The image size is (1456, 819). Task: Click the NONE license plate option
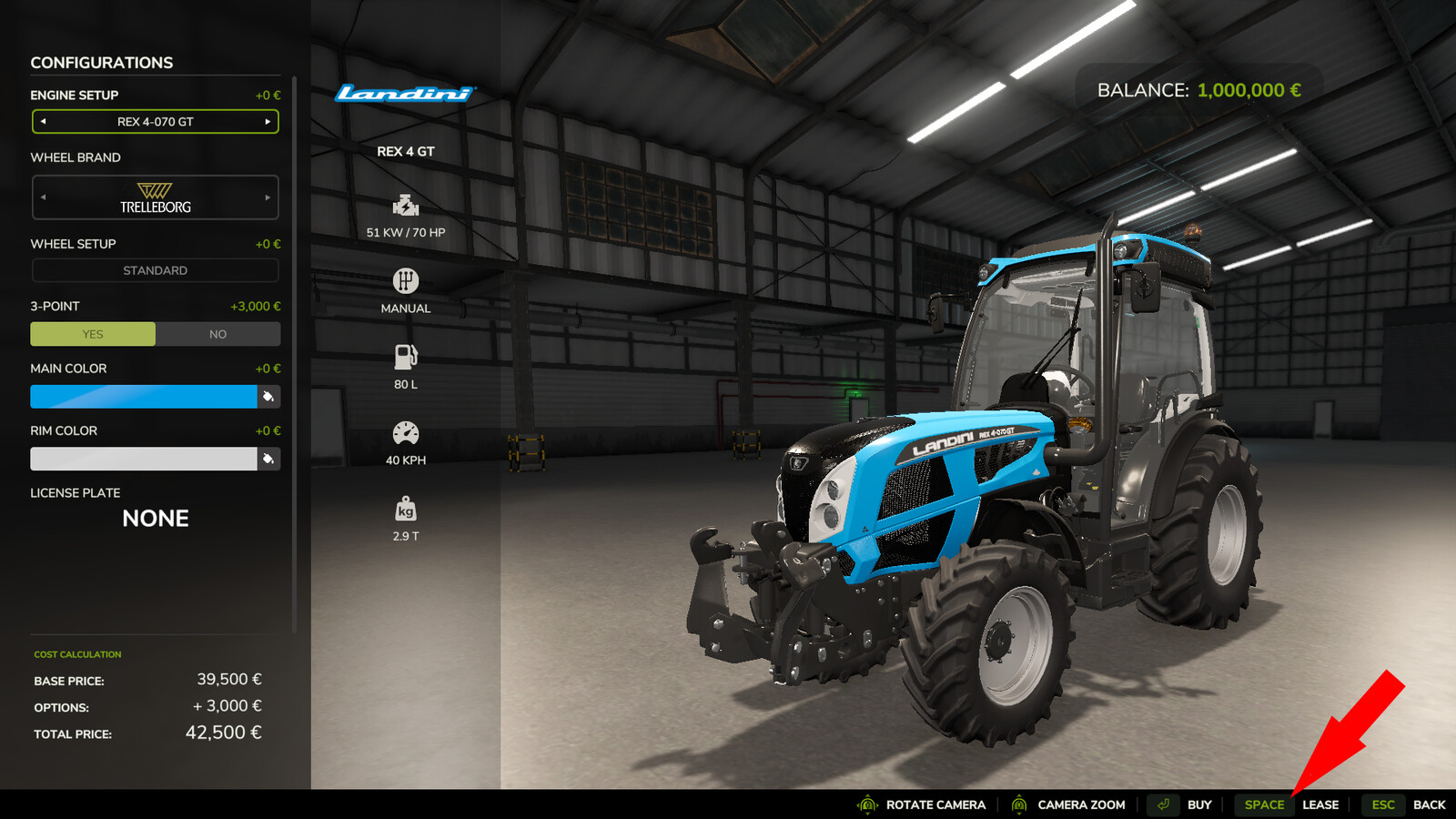click(x=155, y=519)
